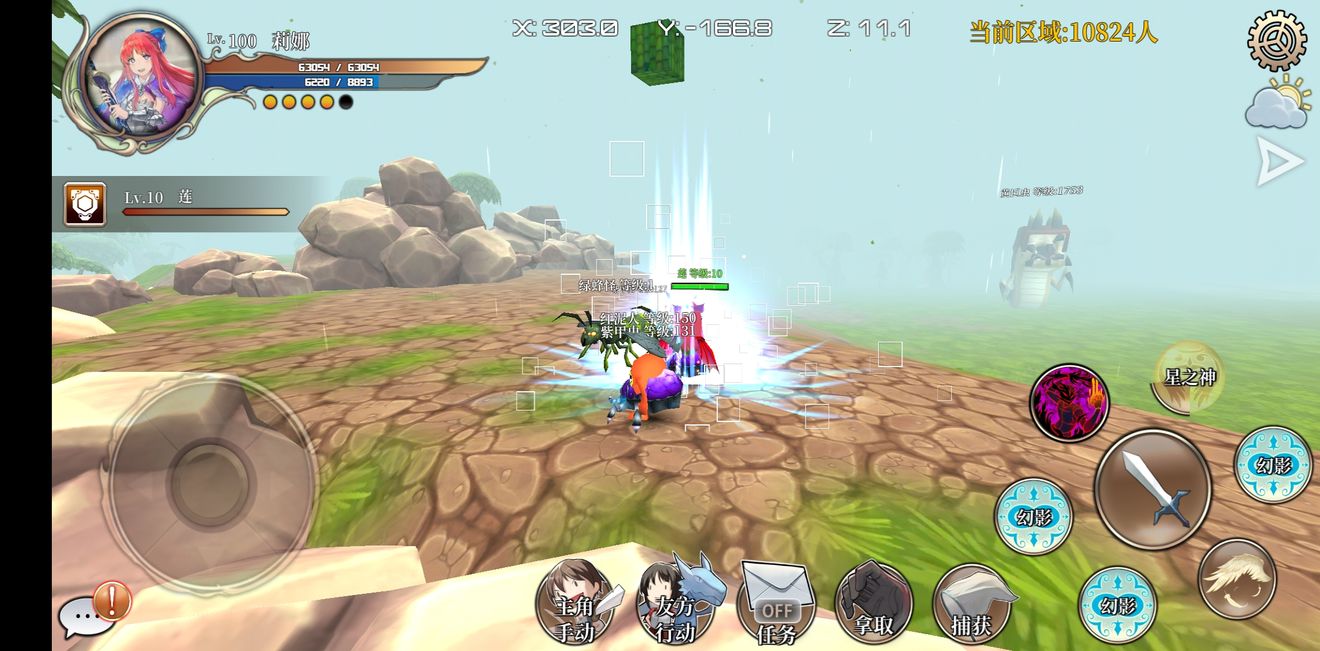Viewport: 1320px width, 651px height.
Task: Tap the white wing action button
Action: [x=1237, y=579]
